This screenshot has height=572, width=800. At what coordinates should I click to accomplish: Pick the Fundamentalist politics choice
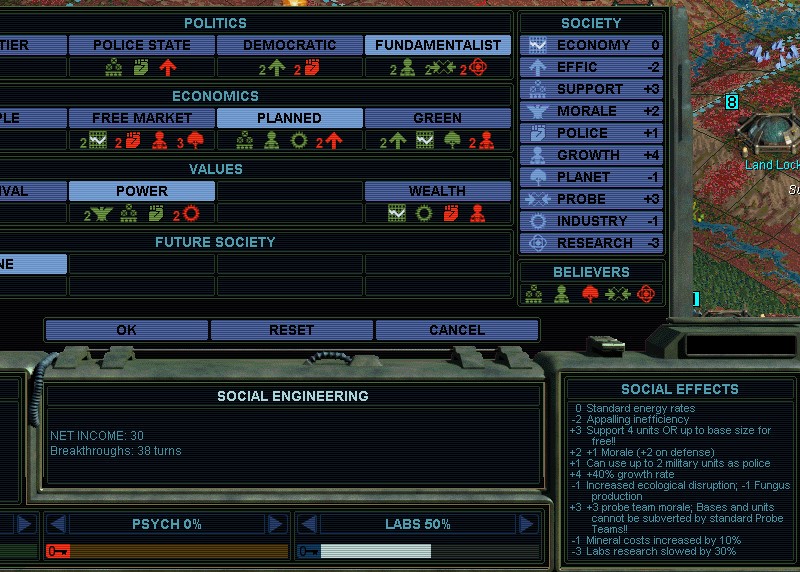[437, 45]
